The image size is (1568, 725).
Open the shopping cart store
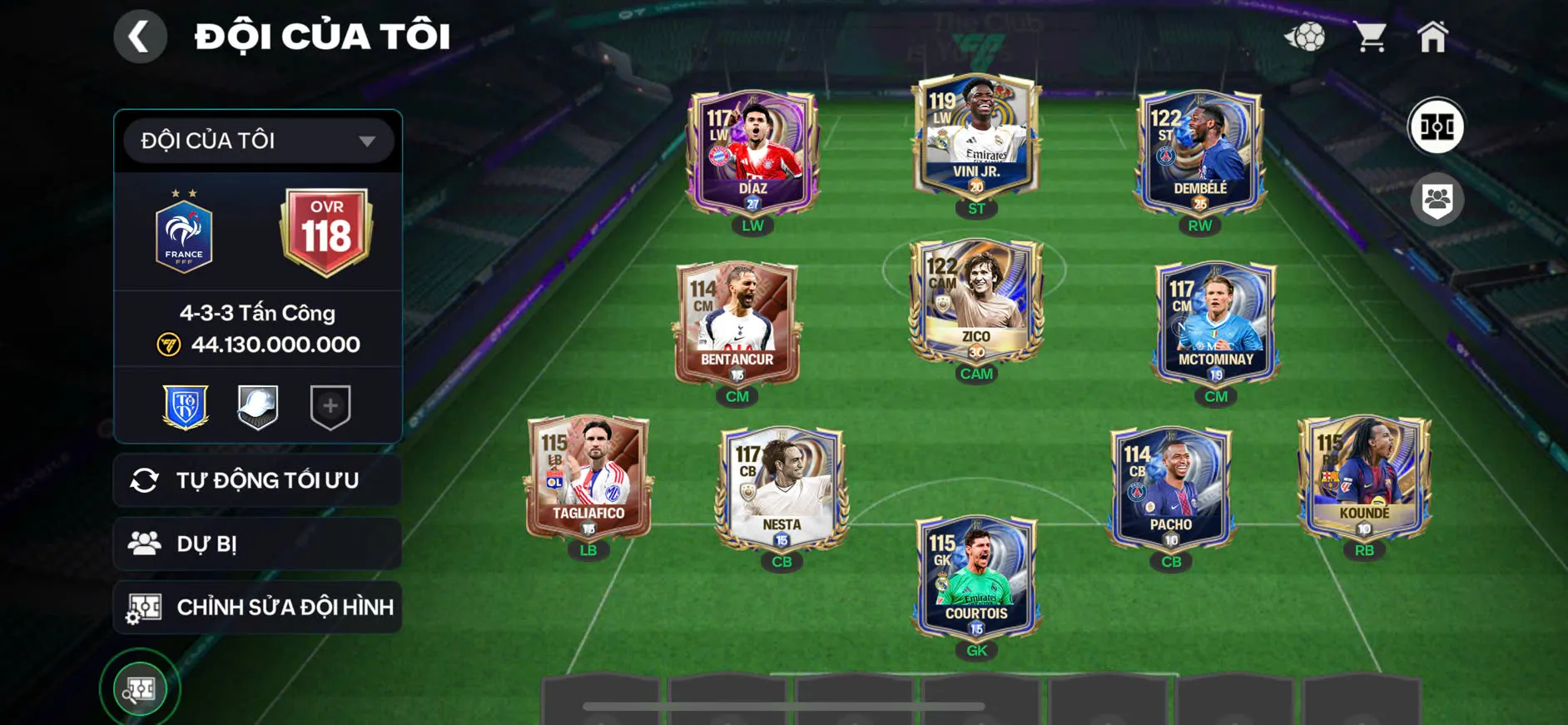coord(1369,37)
